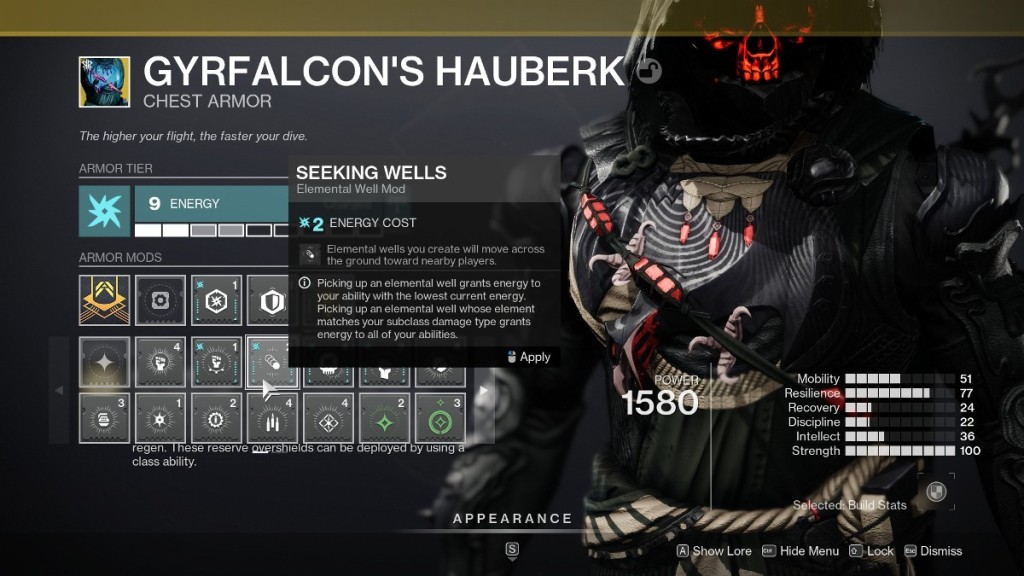
Task: Select the circled-i mod costing 2 energy
Action: (217, 418)
